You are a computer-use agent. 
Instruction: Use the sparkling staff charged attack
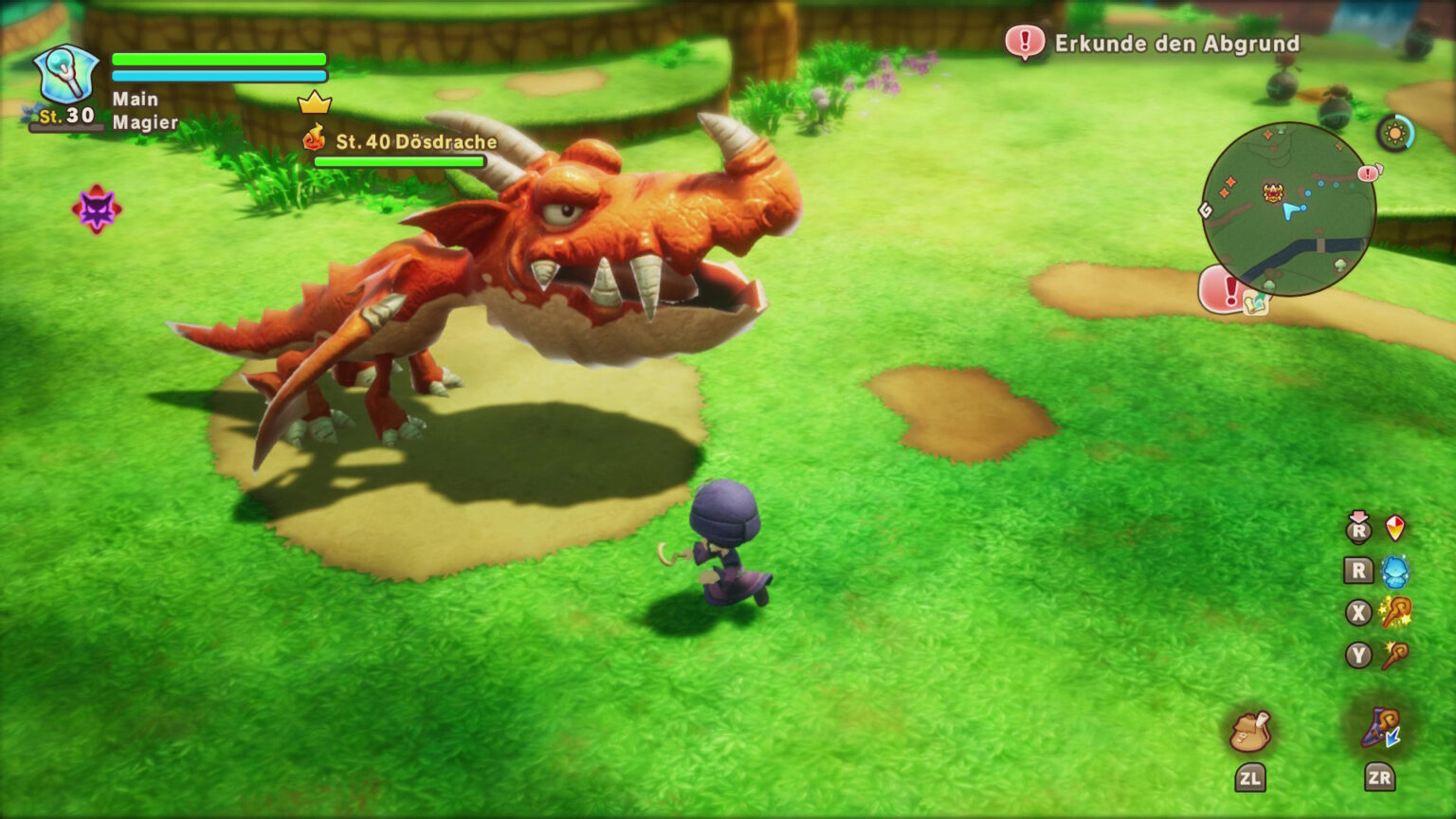1394,612
